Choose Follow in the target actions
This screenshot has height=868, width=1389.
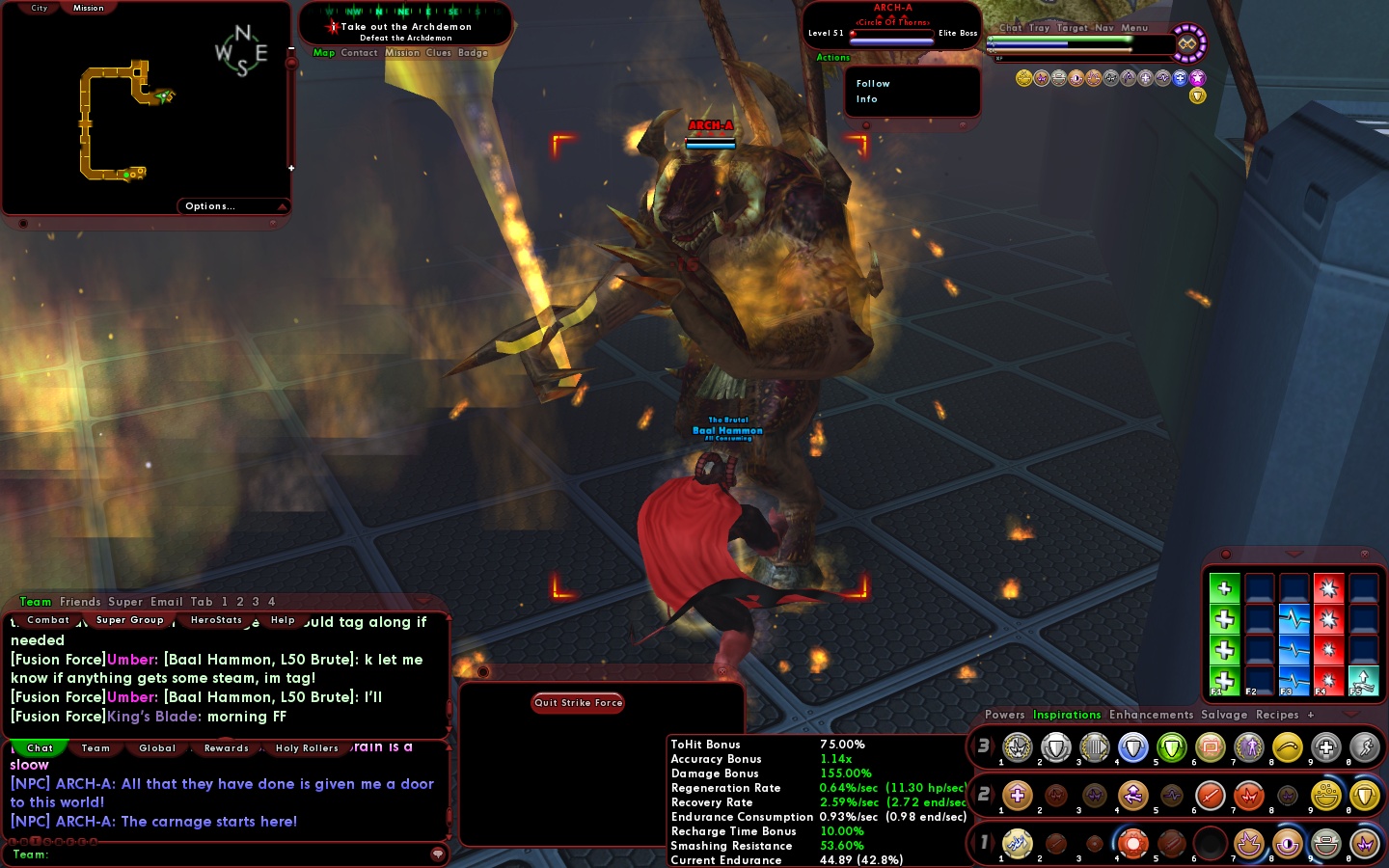point(873,84)
